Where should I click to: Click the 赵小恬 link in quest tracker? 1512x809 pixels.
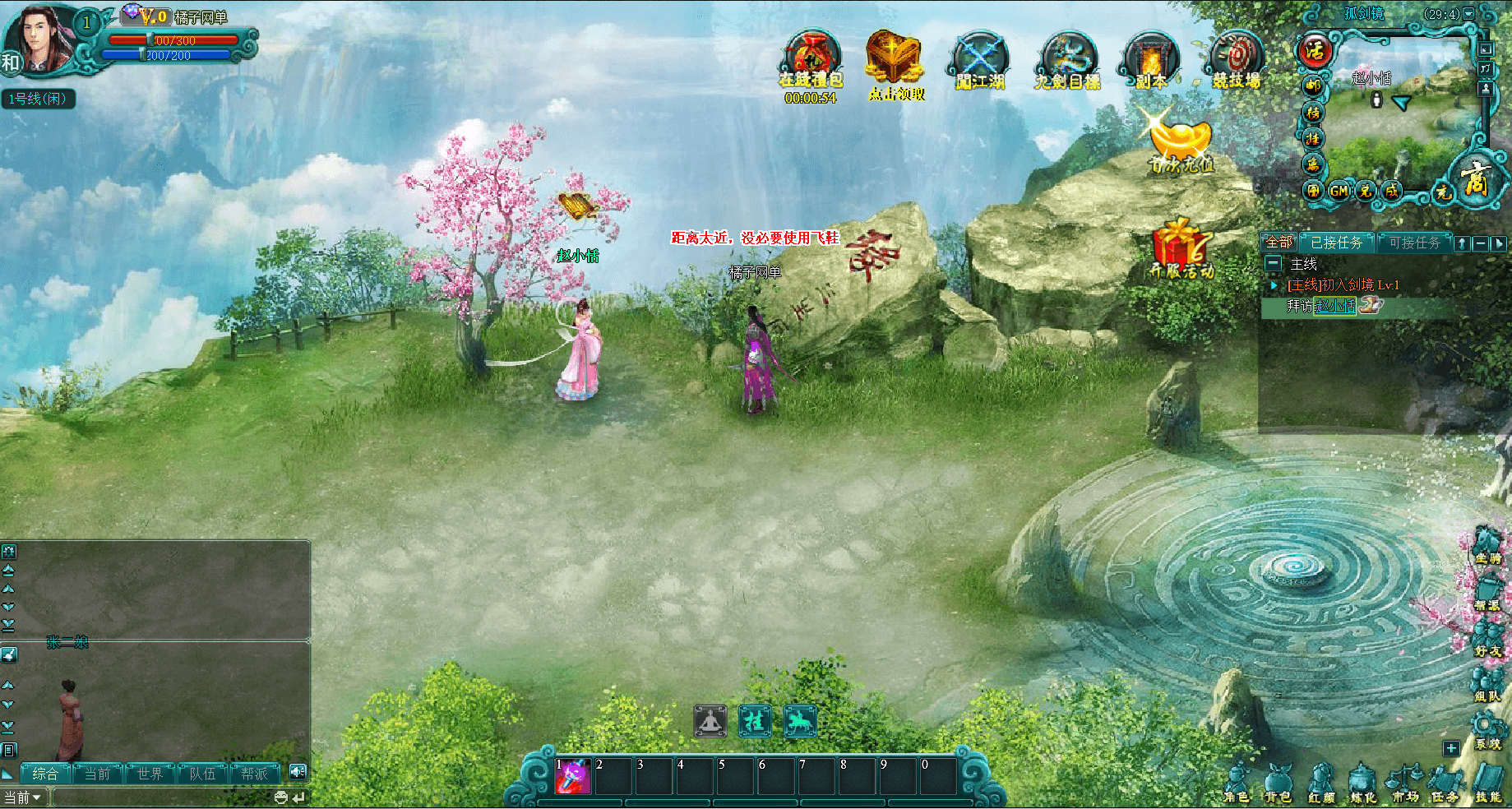(1335, 306)
